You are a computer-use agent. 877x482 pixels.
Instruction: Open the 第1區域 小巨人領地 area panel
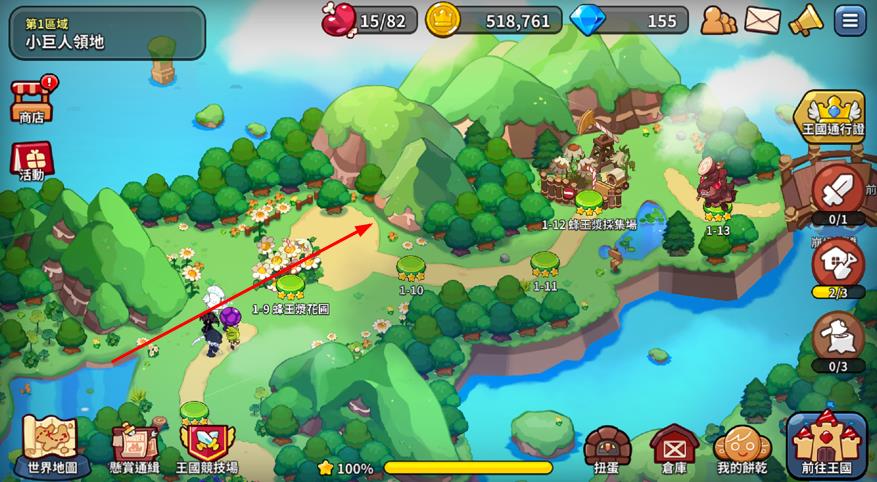(x=107, y=33)
